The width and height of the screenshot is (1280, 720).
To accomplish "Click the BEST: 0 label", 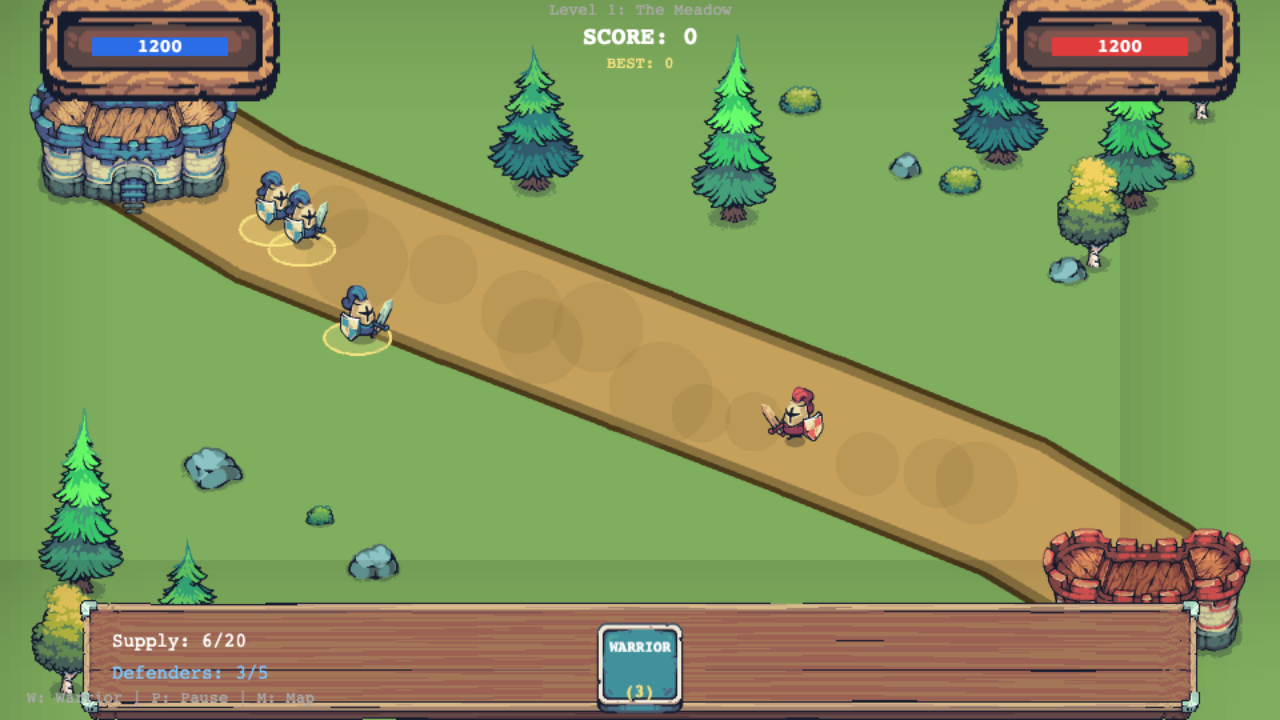I will [x=638, y=61].
